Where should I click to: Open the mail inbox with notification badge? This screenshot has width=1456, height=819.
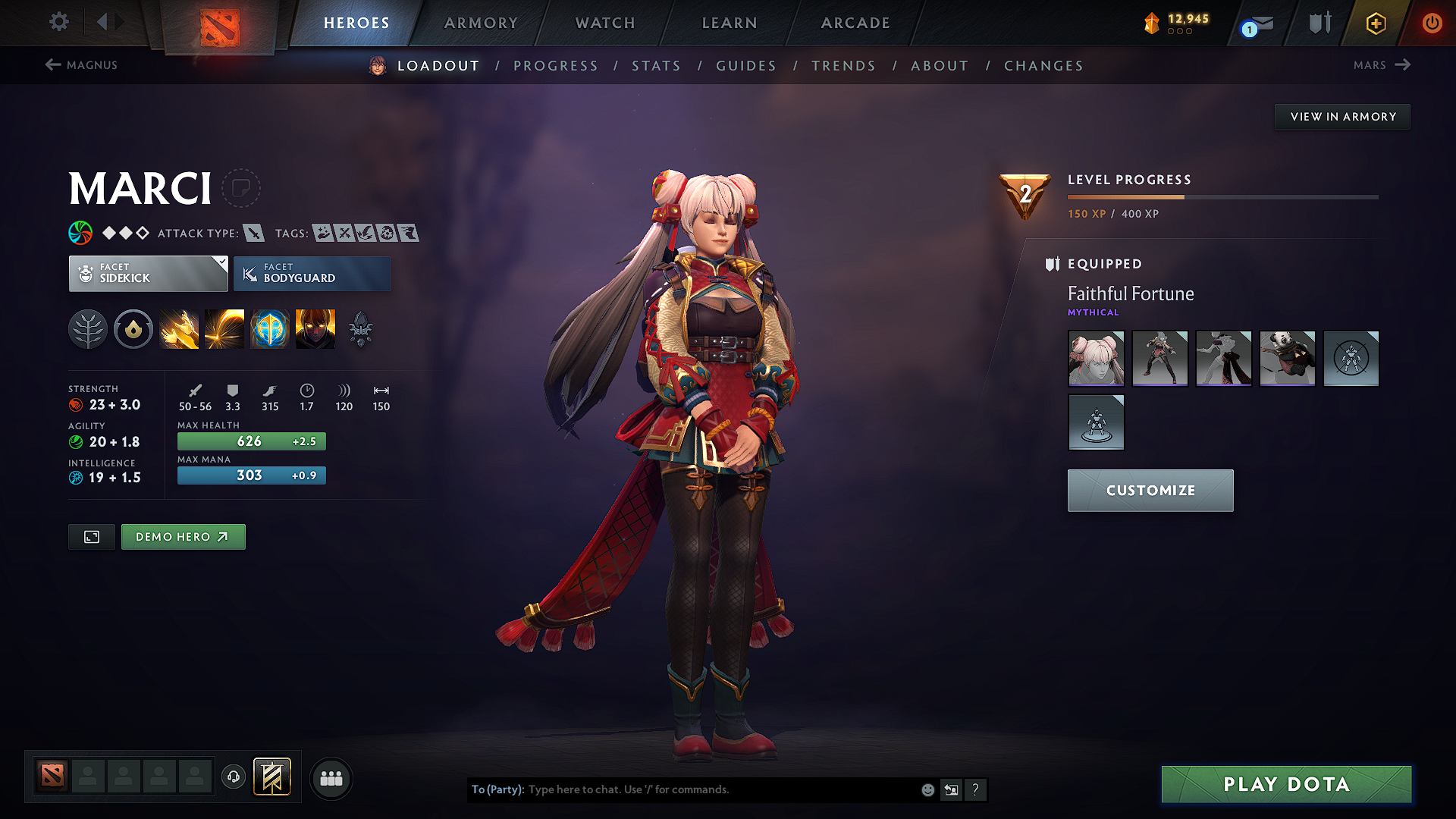coord(1253,23)
